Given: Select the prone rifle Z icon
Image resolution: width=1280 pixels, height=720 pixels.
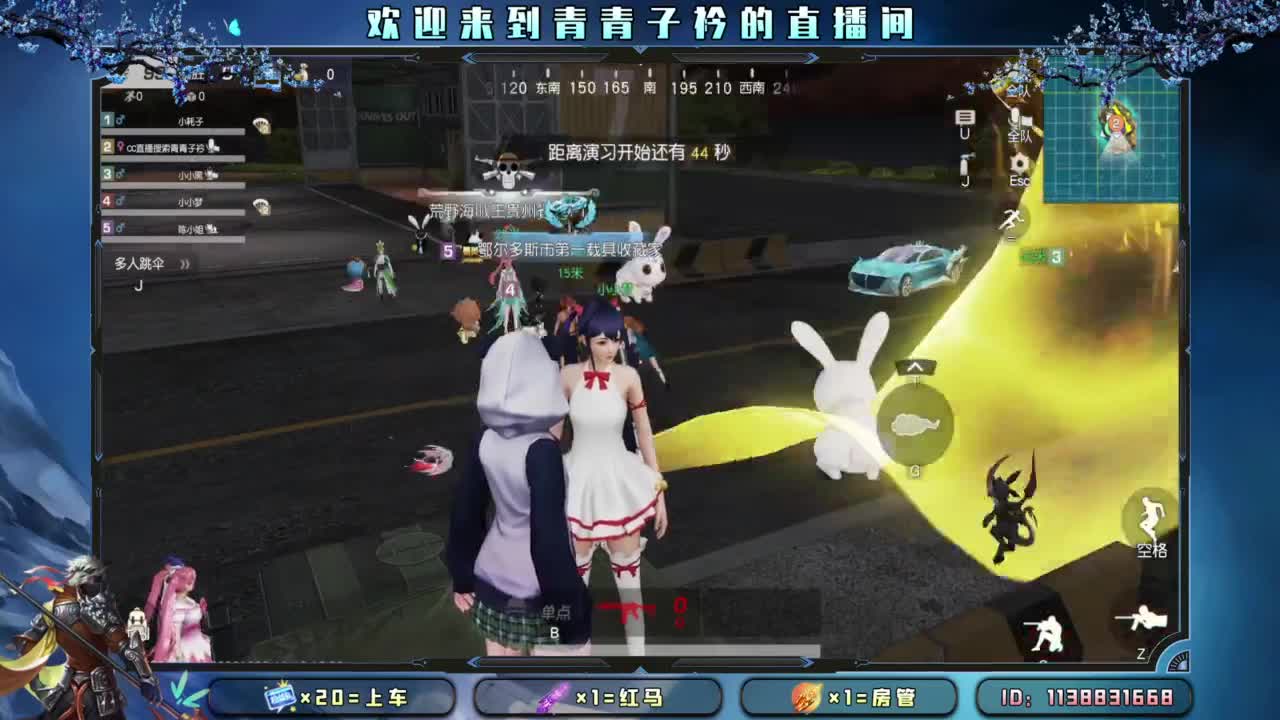Looking at the screenshot, I should pyautogui.click(x=1142, y=619).
